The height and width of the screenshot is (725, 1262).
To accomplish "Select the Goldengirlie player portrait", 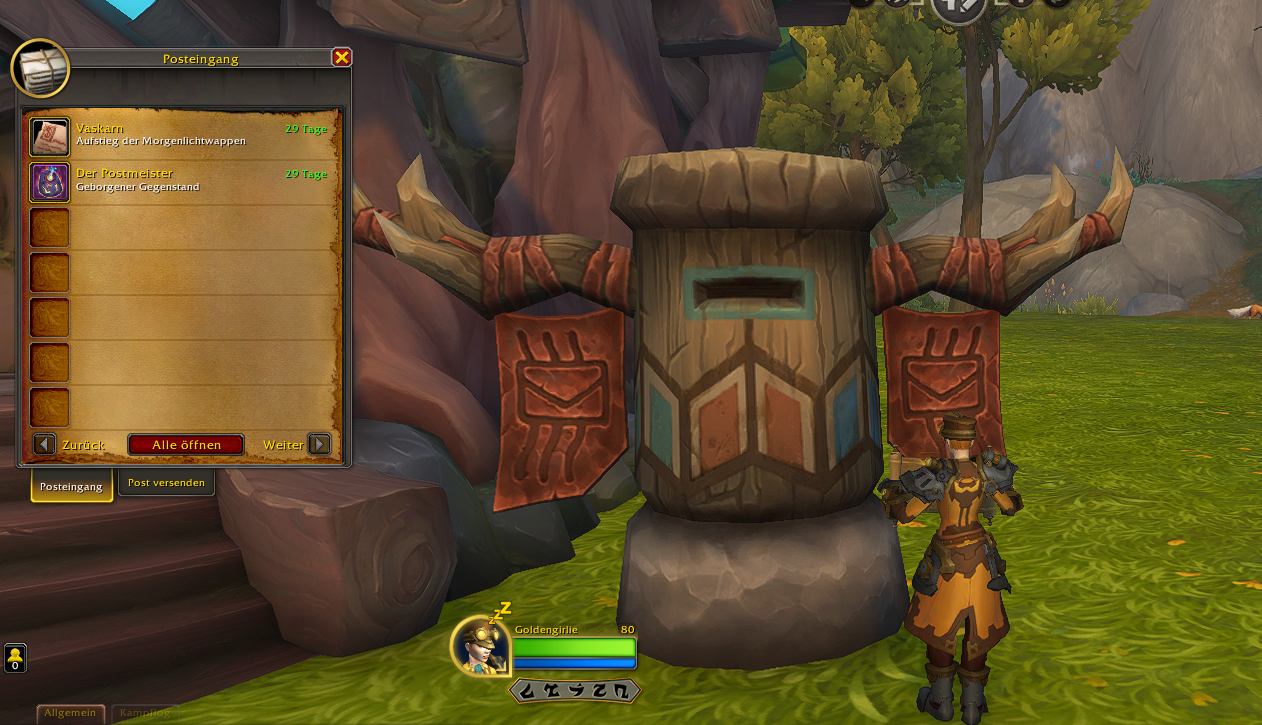I will pyautogui.click(x=479, y=646).
